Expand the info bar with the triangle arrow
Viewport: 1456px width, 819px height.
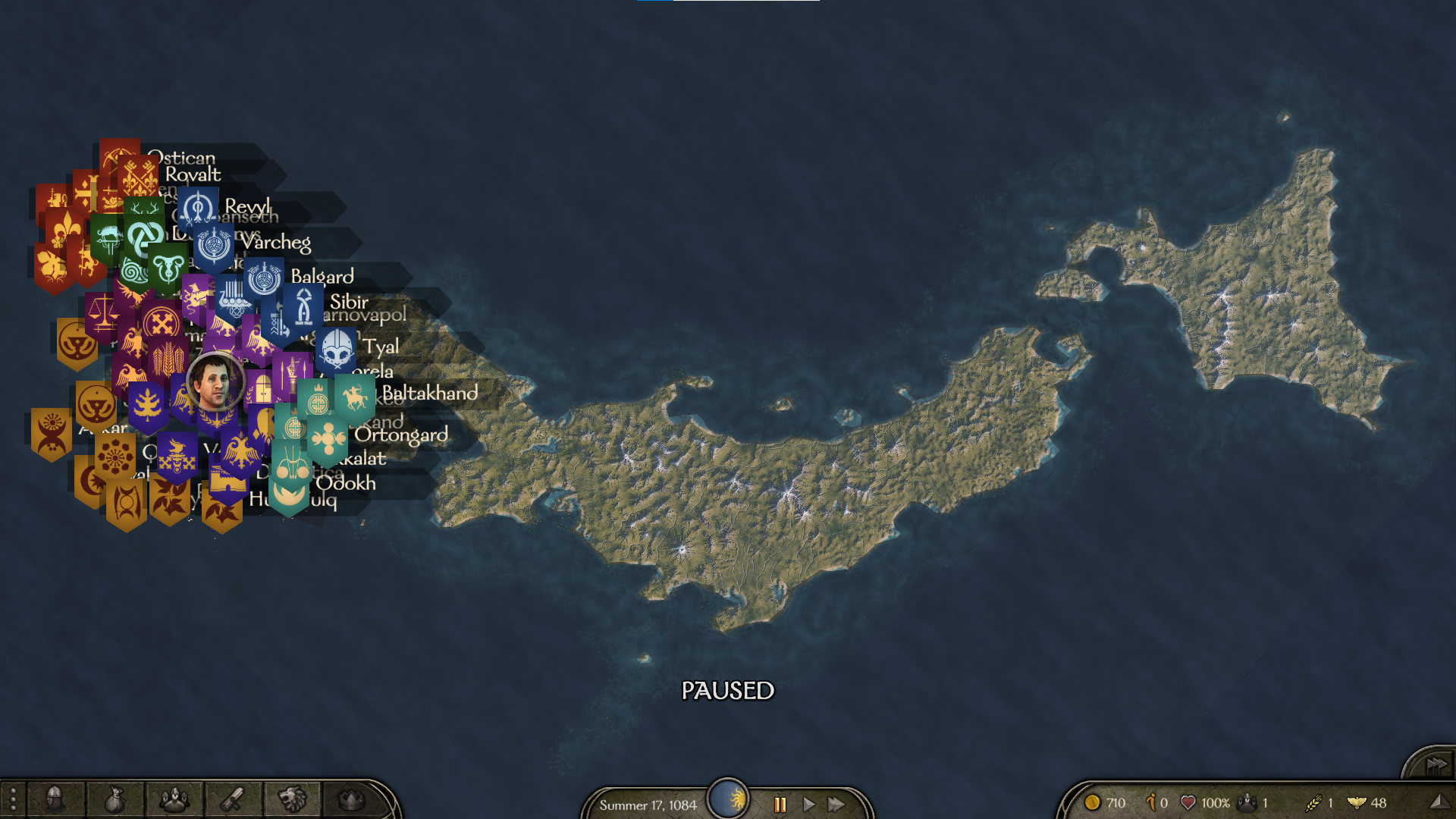(x=1437, y=802)
